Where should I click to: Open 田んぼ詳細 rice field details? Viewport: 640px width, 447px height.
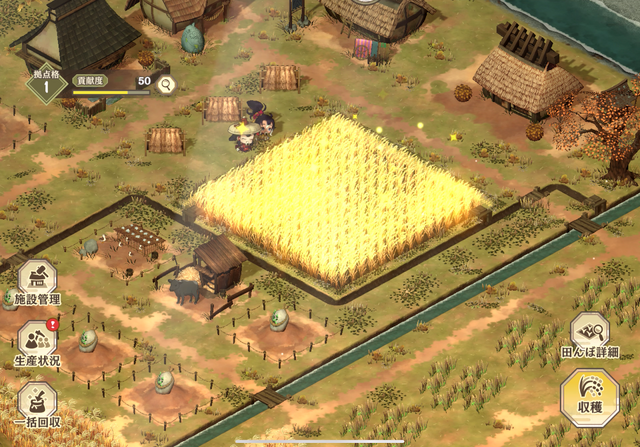pyautogui.click(x=589, y=336)
